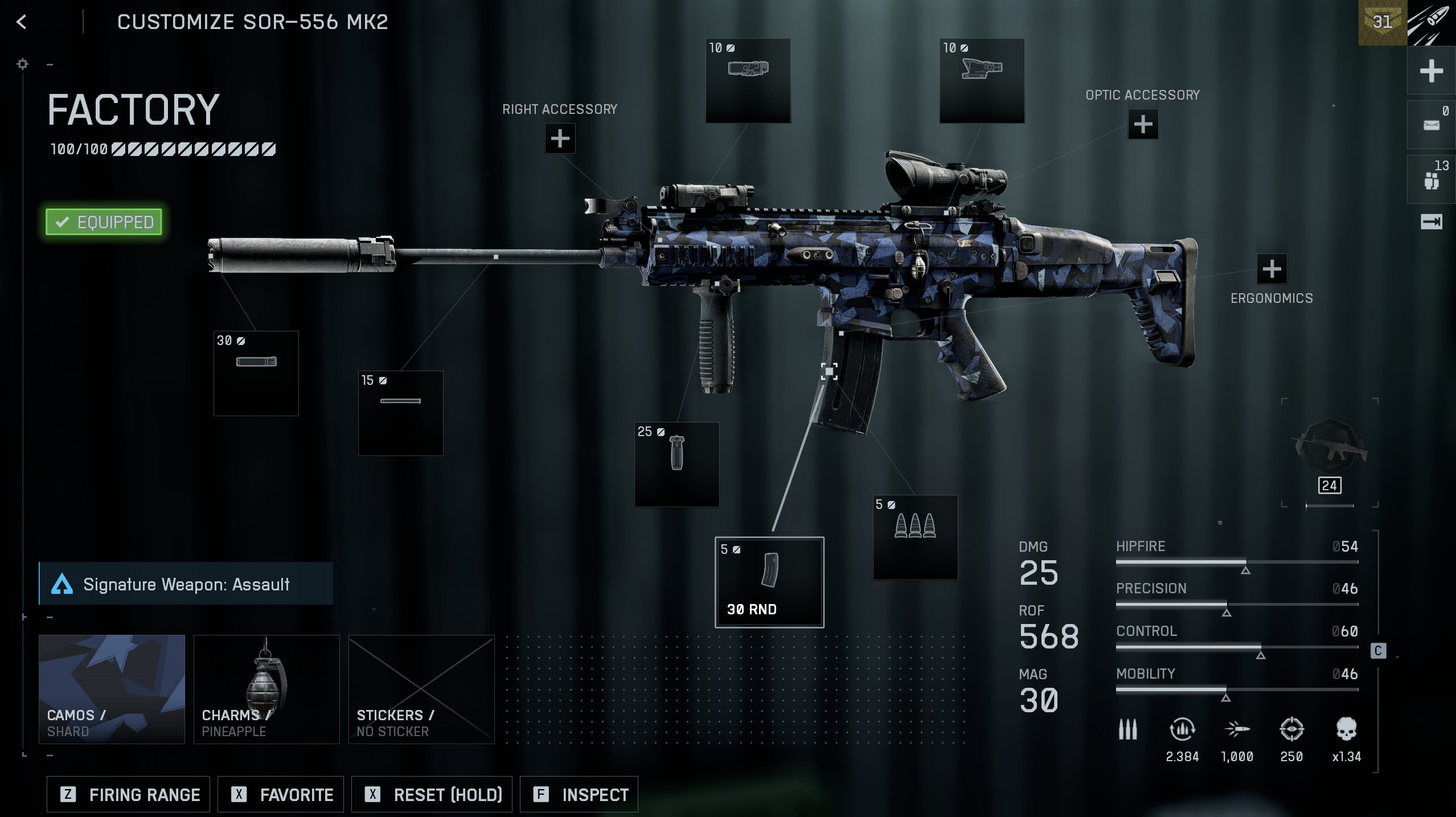Viewport: 1456px width, 817px height.
Task: Open Charms Pineapple selection
Action: (x=266, y=689)
